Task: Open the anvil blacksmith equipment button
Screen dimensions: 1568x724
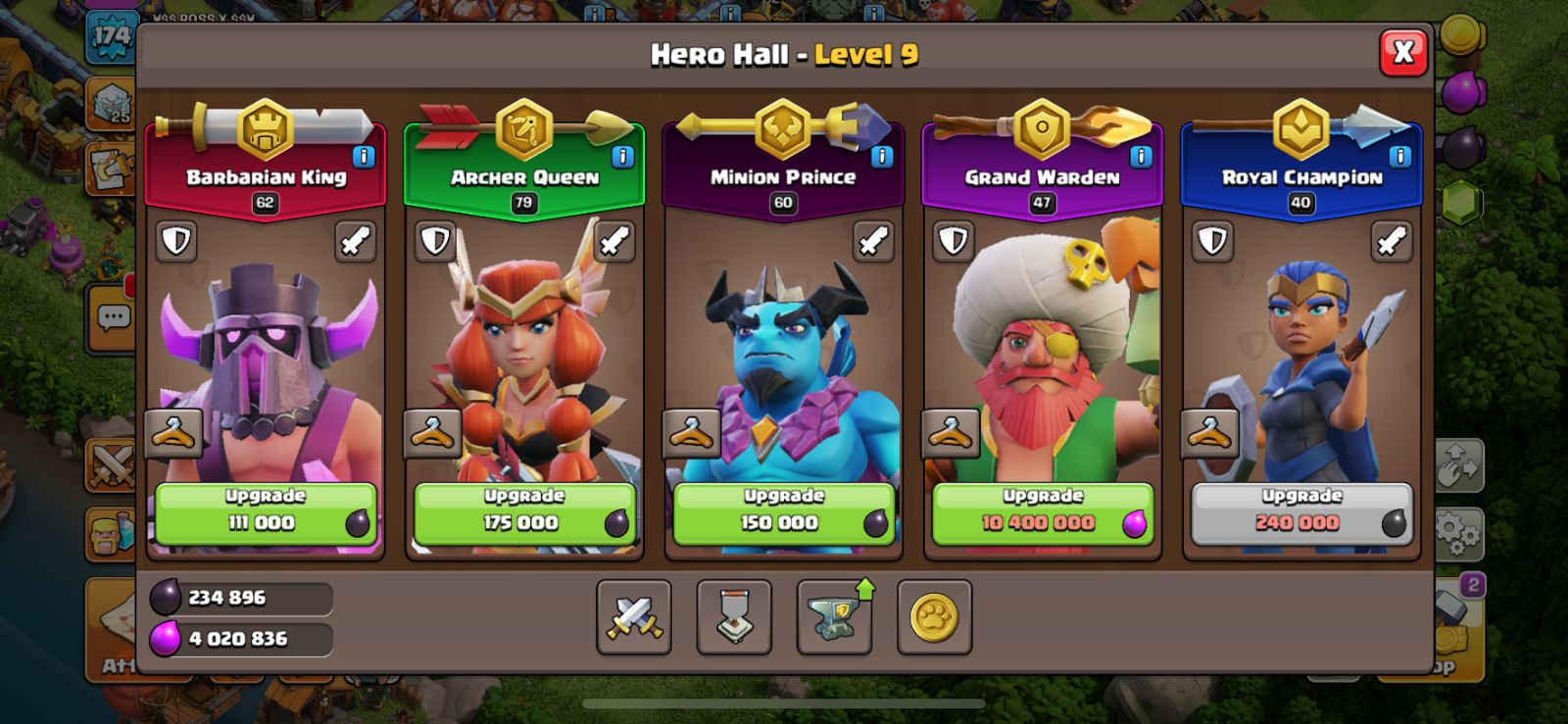Action: point(834,617)
